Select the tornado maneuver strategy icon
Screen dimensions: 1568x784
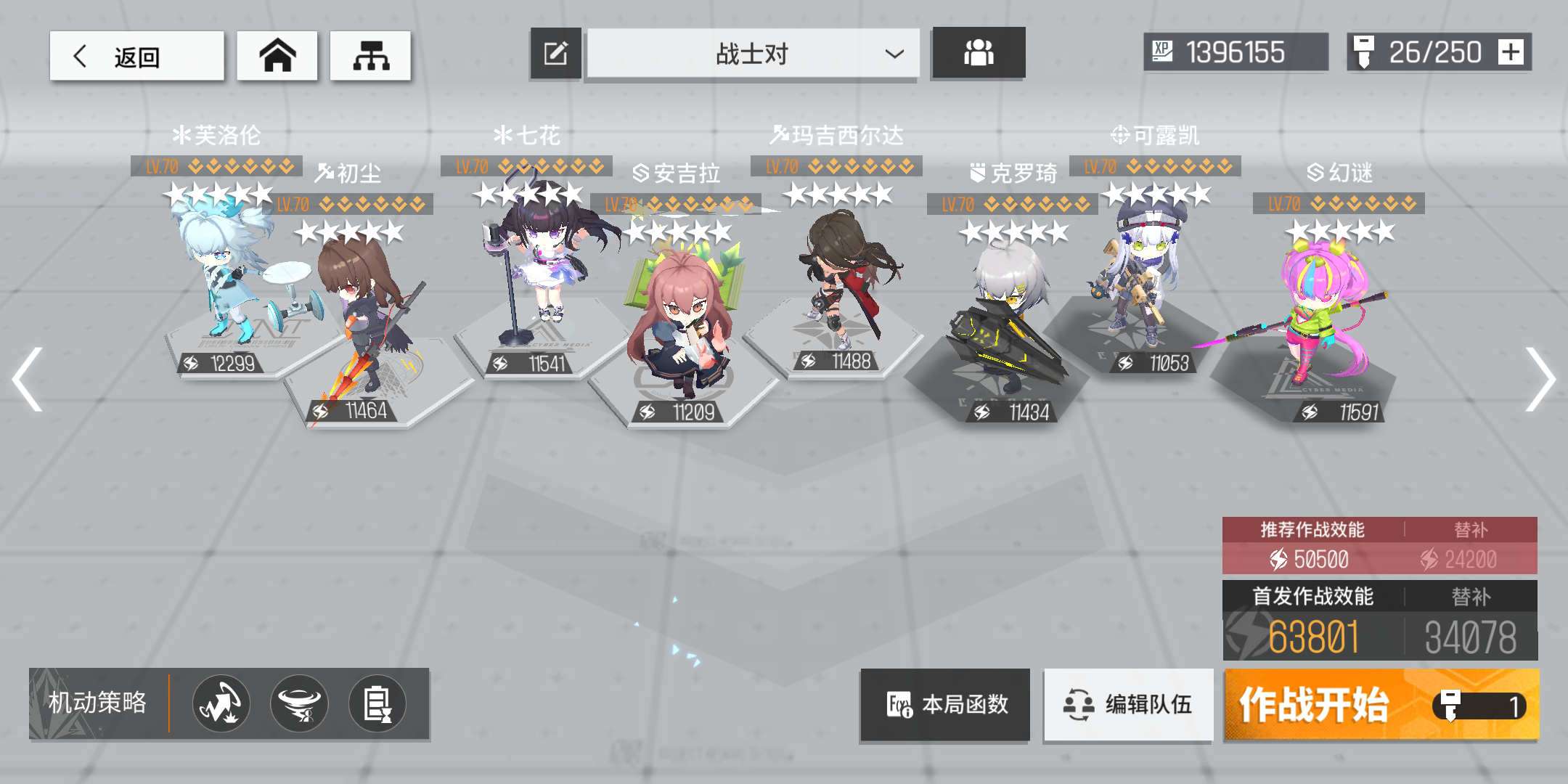click(x=299, y=703)
